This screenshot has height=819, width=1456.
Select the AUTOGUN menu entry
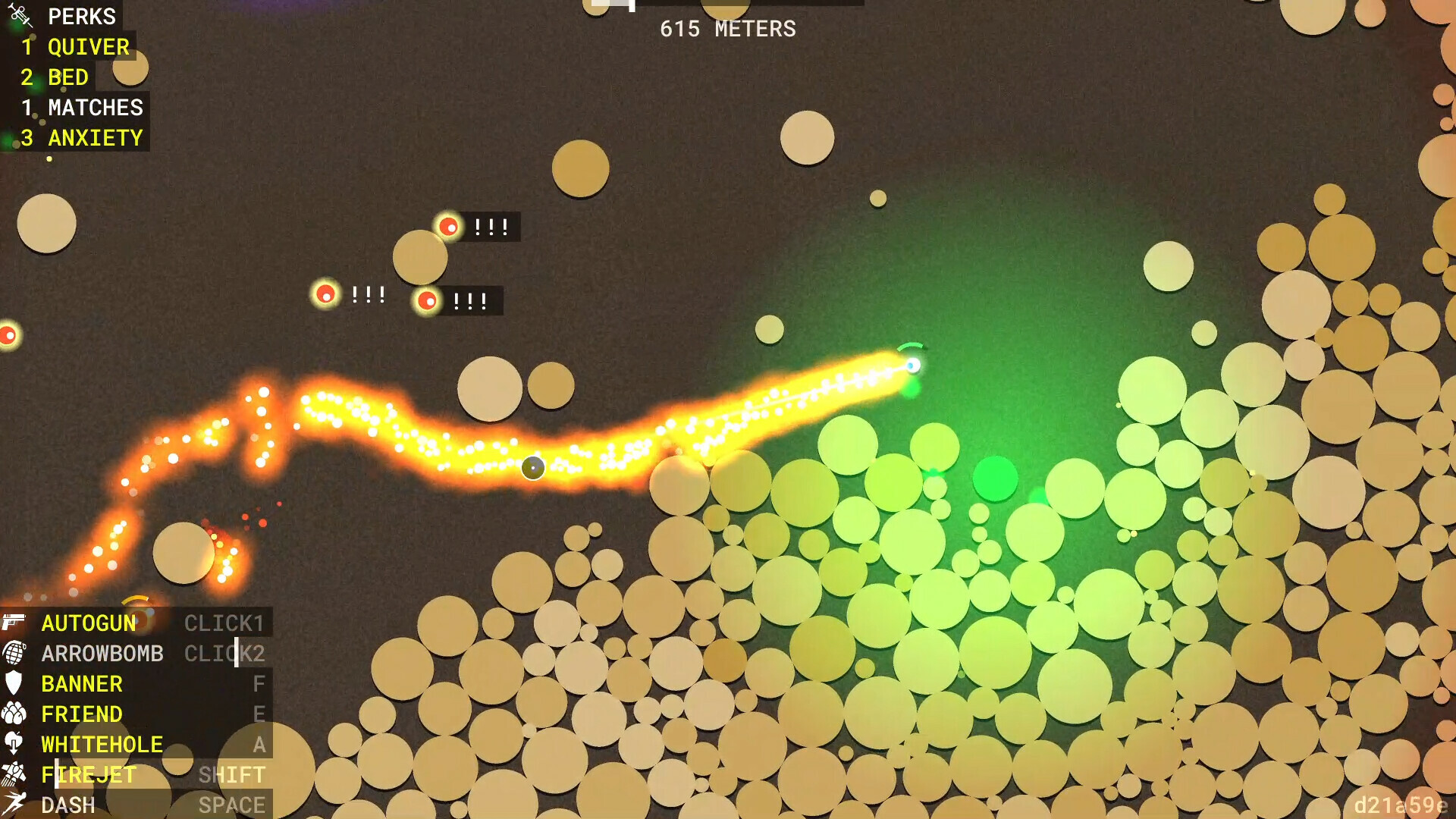pos(89,623)
